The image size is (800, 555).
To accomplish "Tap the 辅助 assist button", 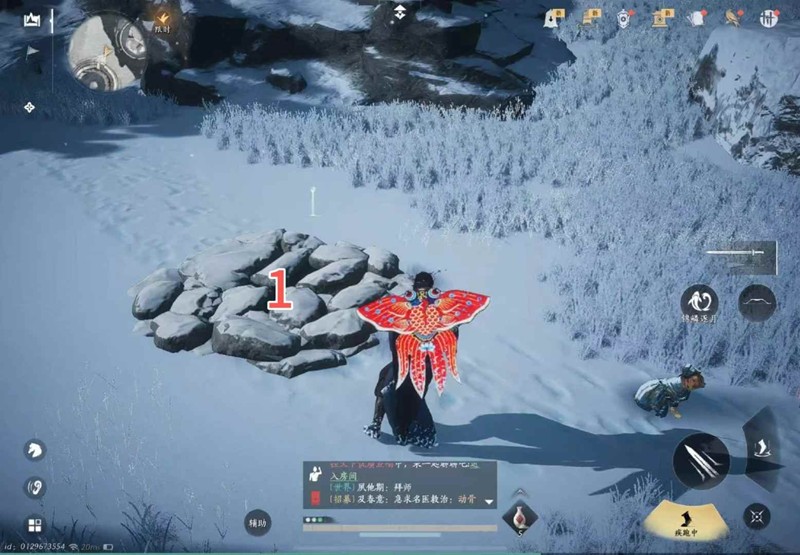I will (x=257, y=521).
